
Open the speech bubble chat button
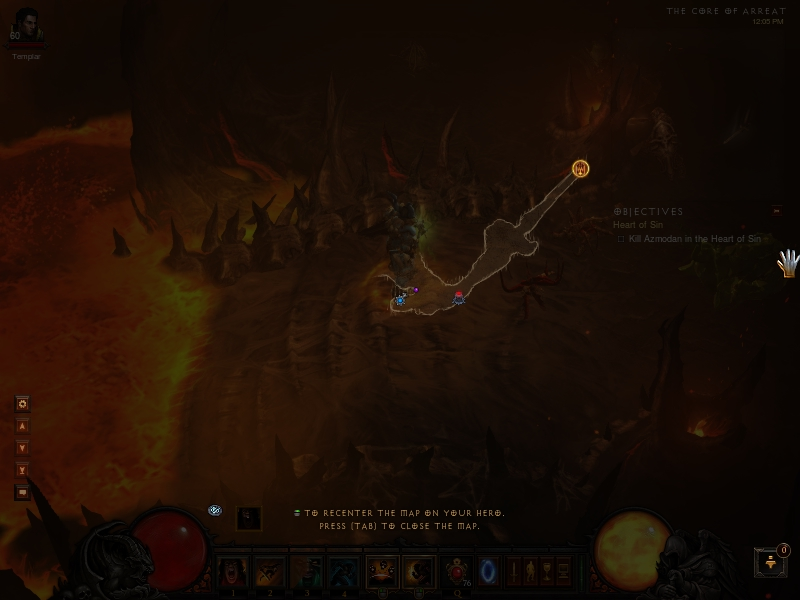click(22, 492)
